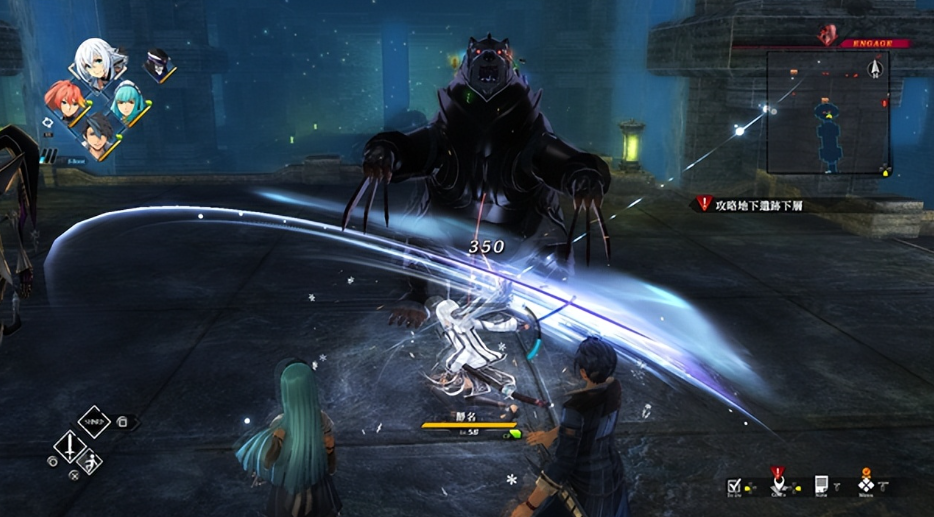This screenshot has width=934, height=517.
Task: Use the running figure dodge icon
Action: tap(90, 462)
